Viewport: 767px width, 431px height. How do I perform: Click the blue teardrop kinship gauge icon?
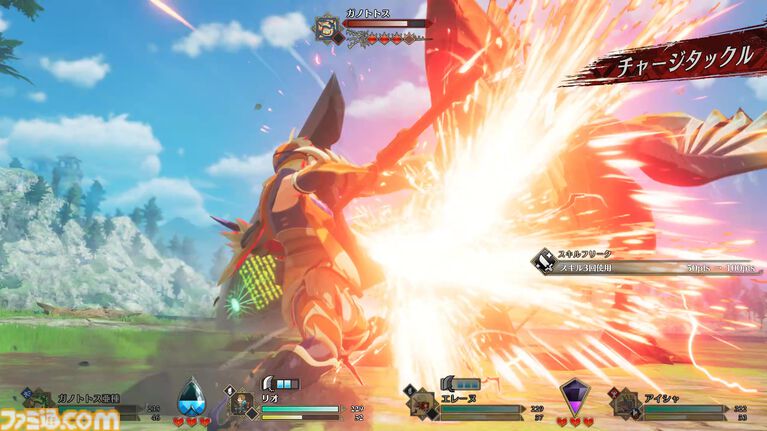190,397
